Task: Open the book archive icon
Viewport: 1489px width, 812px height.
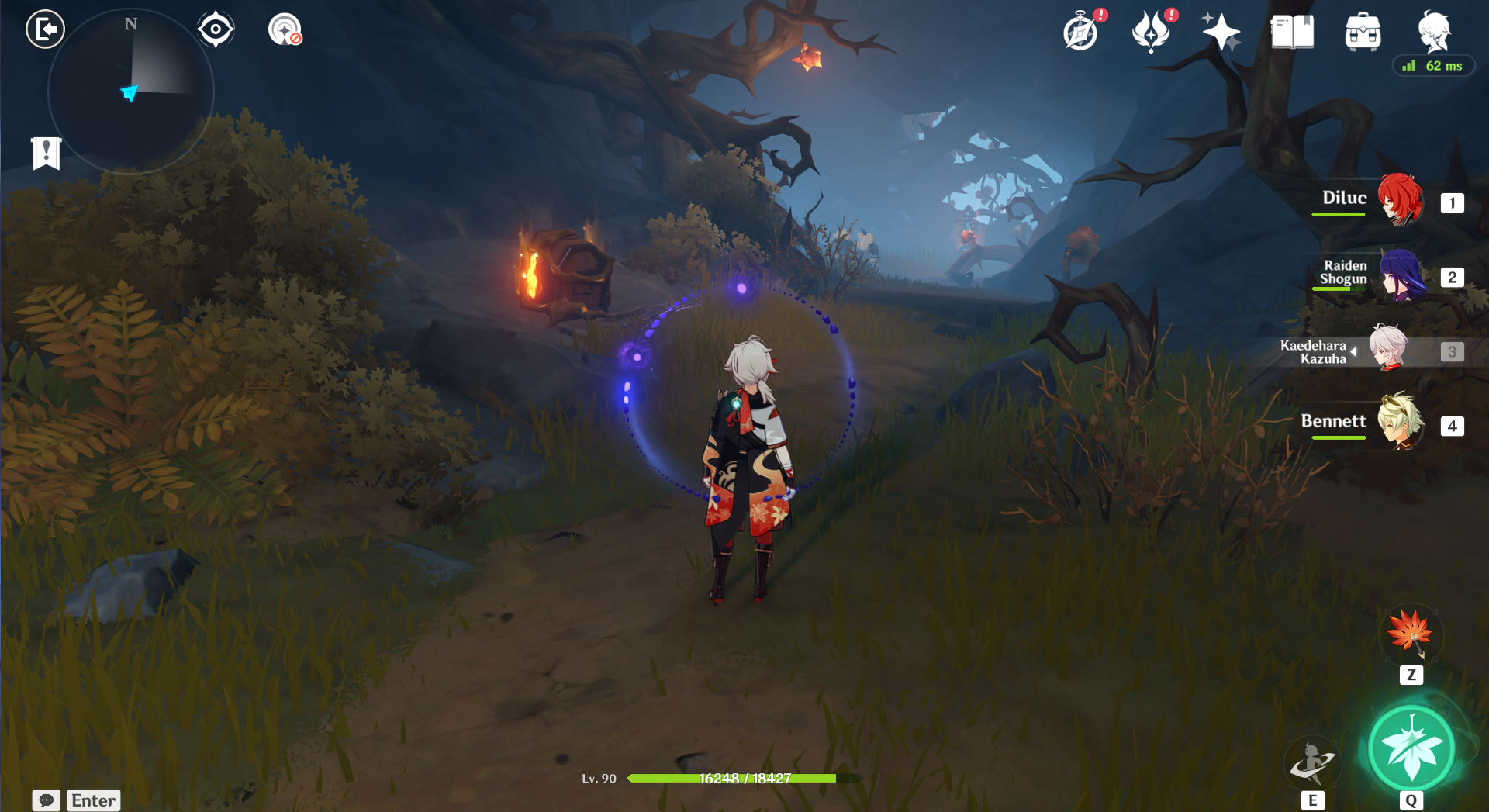Action: [1291, 33]
